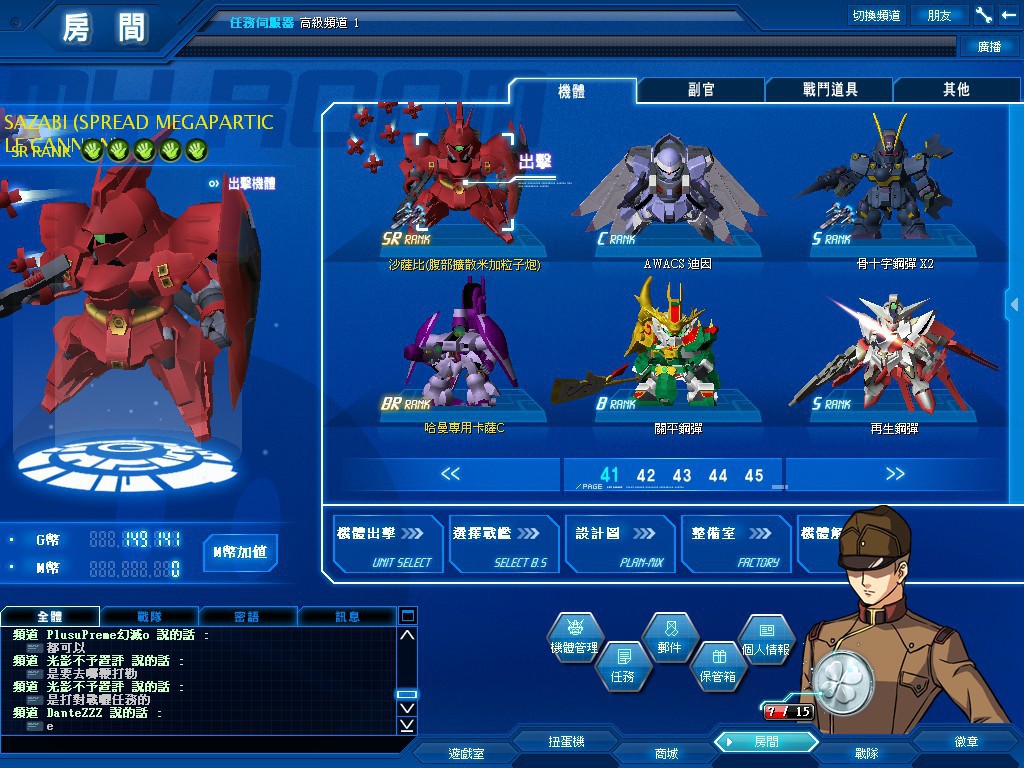
Task: Show the next set of pages
Action: pos(895,474)
